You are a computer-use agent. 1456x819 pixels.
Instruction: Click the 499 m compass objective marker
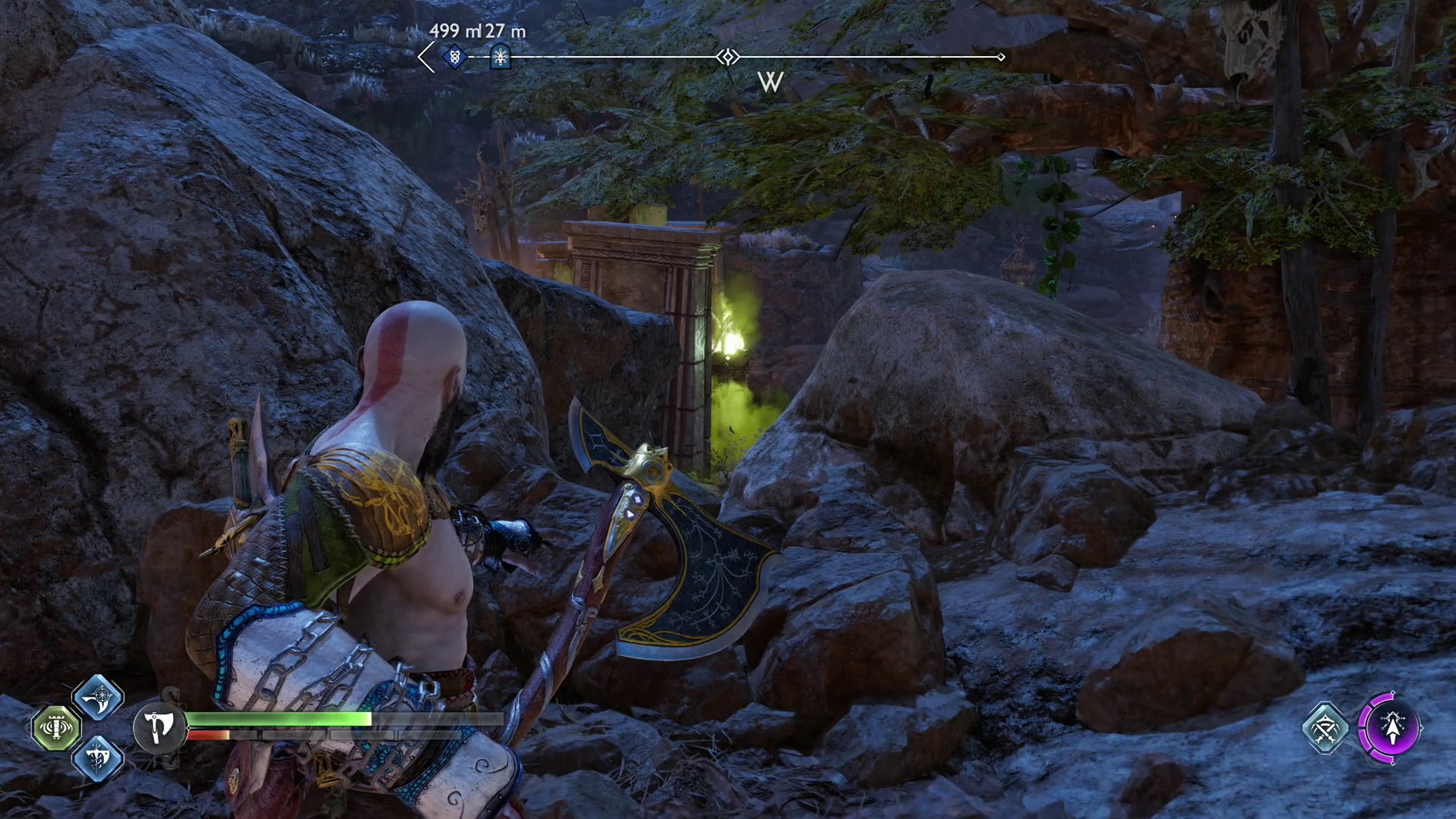pos(454,56)
